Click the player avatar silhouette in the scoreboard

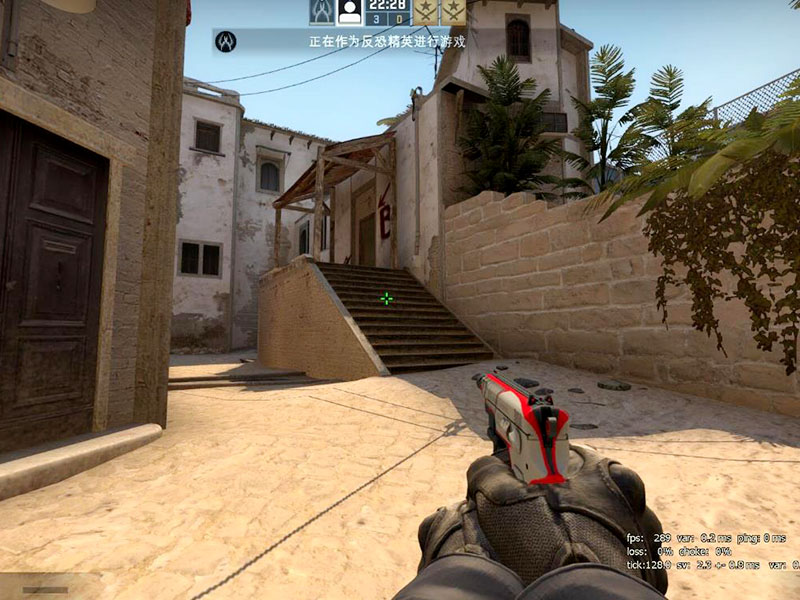pyautogui.click(x=349, y=11)
